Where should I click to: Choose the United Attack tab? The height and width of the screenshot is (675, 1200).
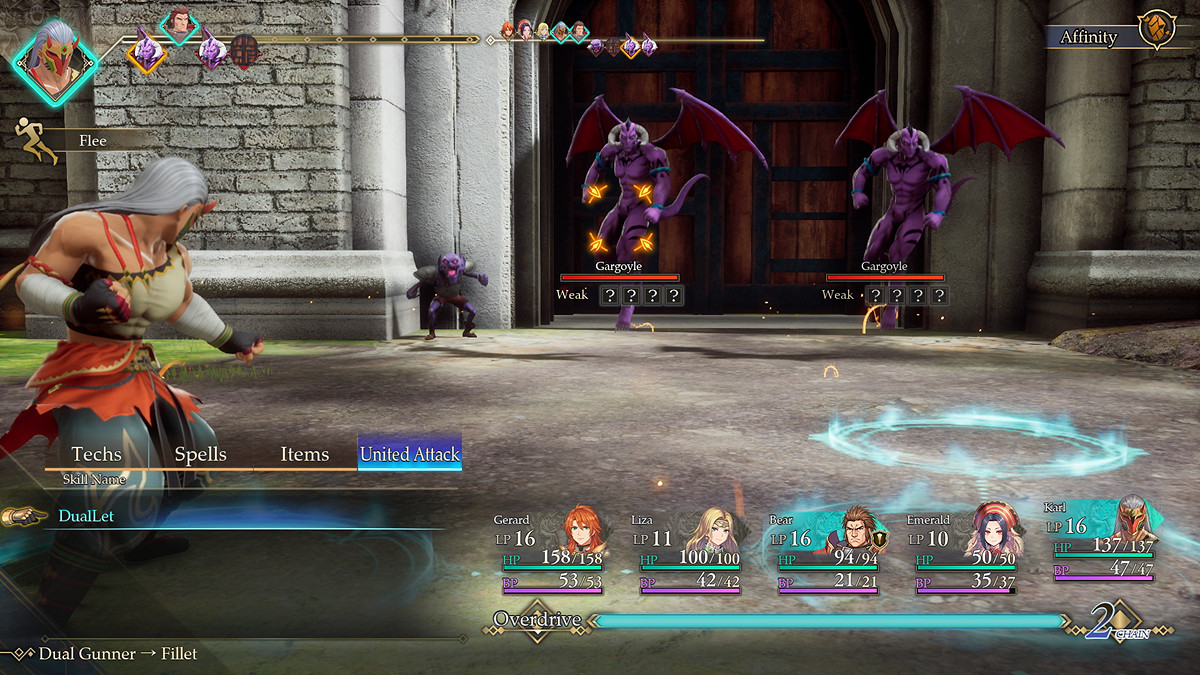(x=410, y=454)
